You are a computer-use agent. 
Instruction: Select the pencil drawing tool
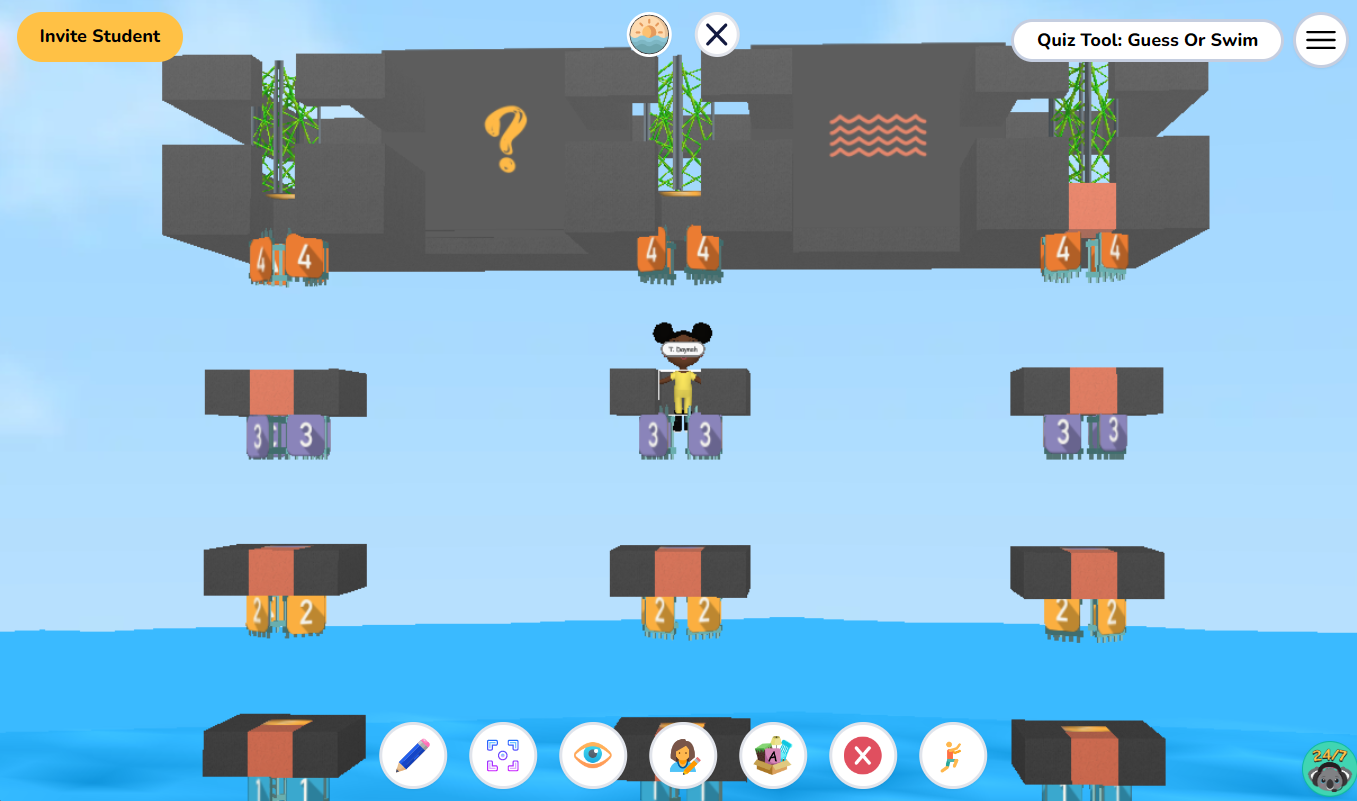pos(413,755)
